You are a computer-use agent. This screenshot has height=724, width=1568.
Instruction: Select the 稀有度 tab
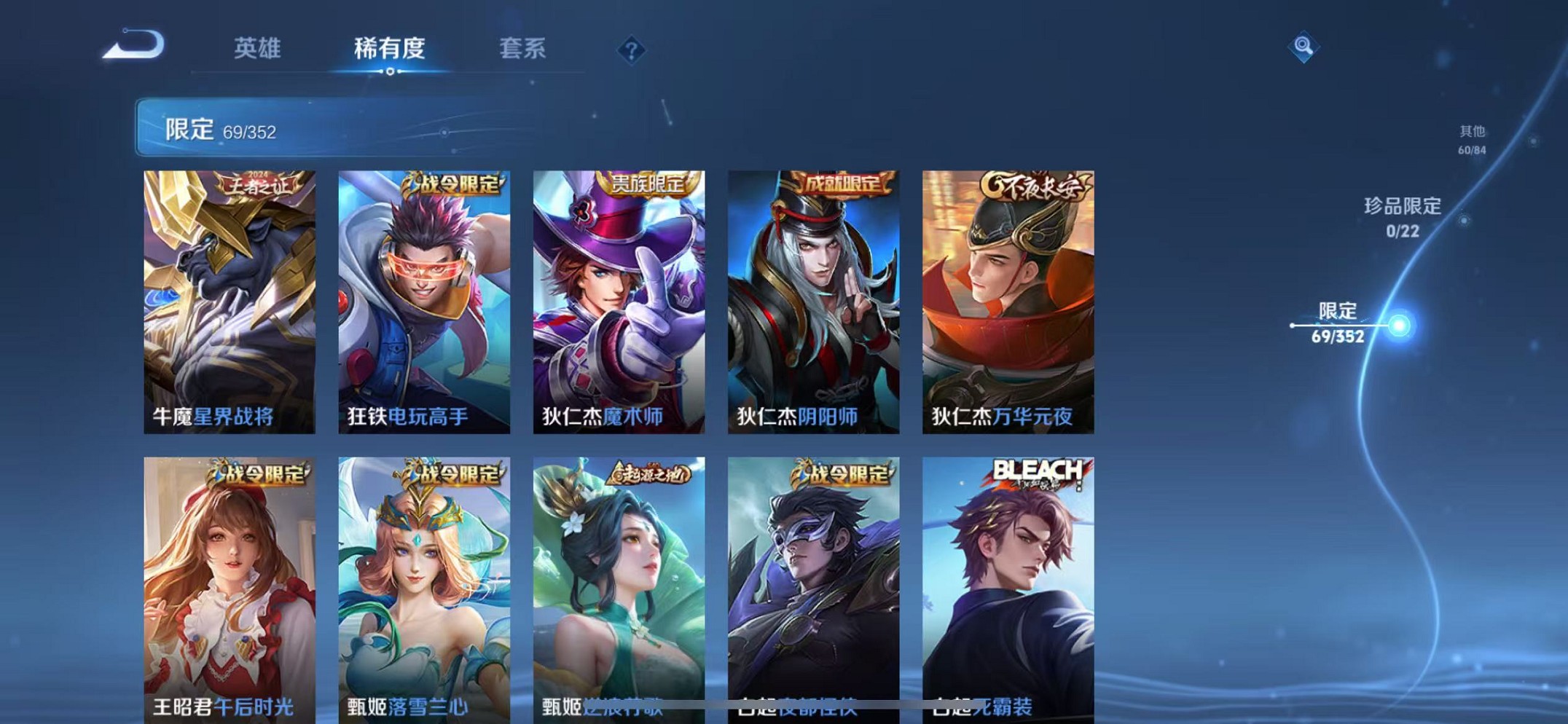click(x=390, y=50)
